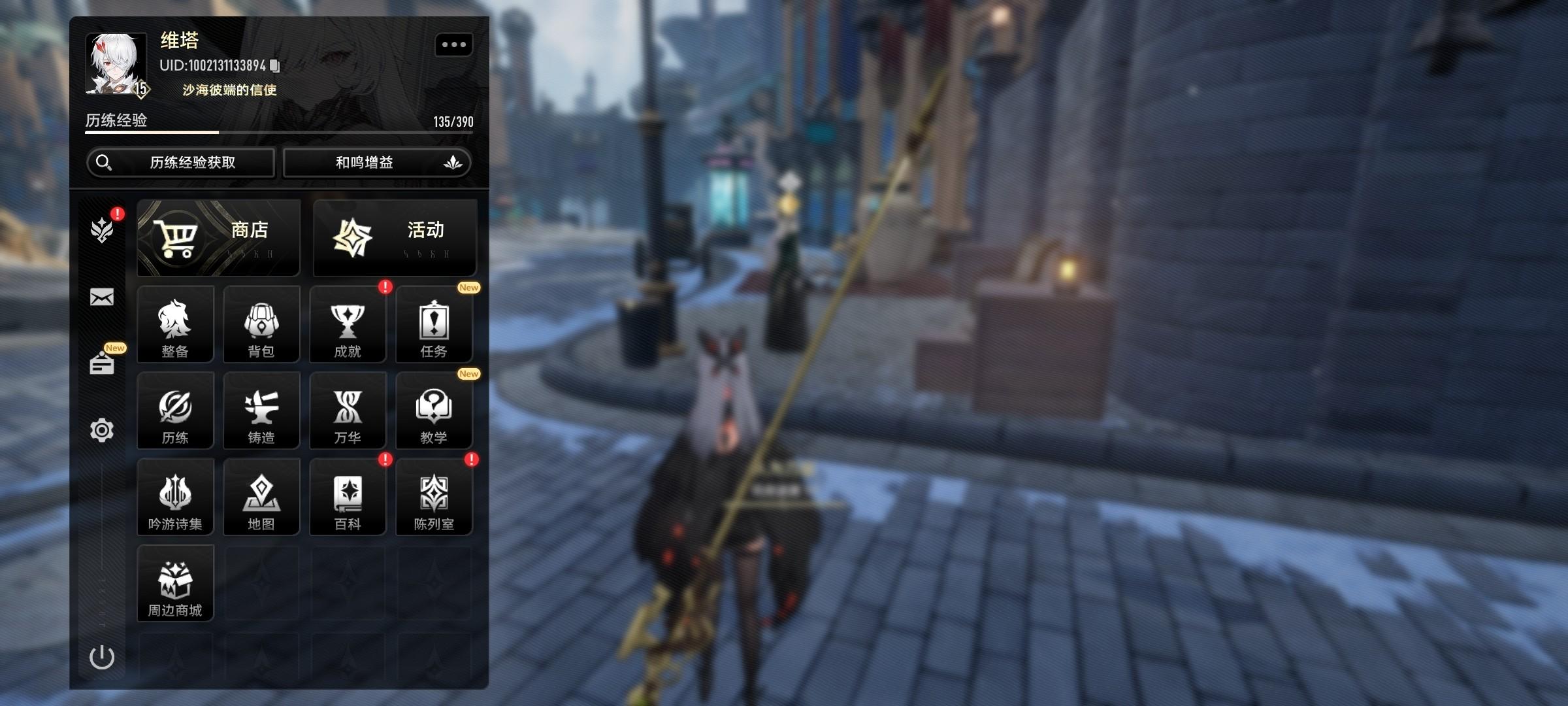This screenshot has height=706, width=1568.
Task: Open the 教学 tutorial section
Action: 434,411
